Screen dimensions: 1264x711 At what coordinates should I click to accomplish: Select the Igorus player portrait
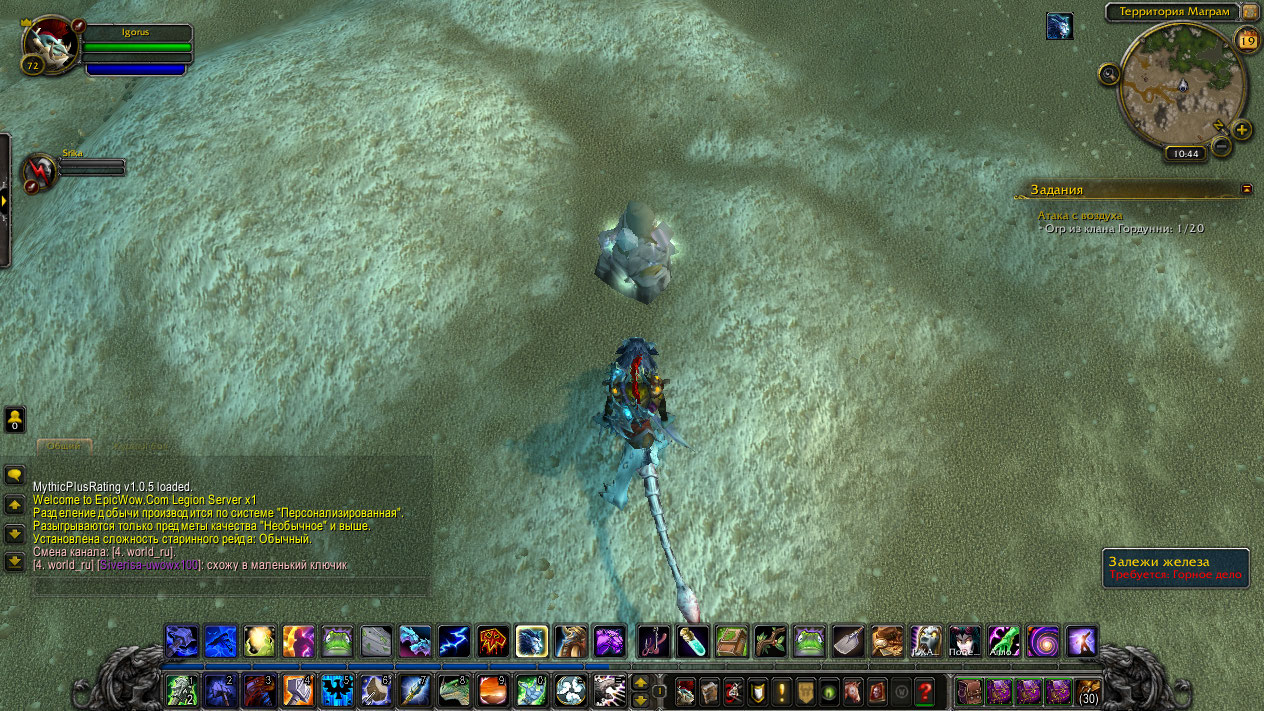[x=49, y=44]
